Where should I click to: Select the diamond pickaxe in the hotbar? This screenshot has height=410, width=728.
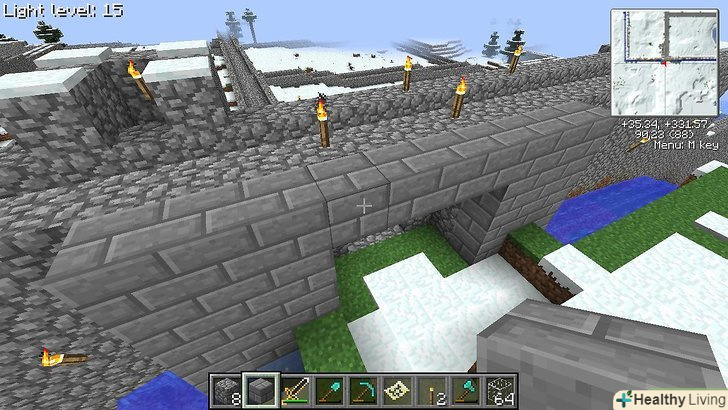coord(364,389)
